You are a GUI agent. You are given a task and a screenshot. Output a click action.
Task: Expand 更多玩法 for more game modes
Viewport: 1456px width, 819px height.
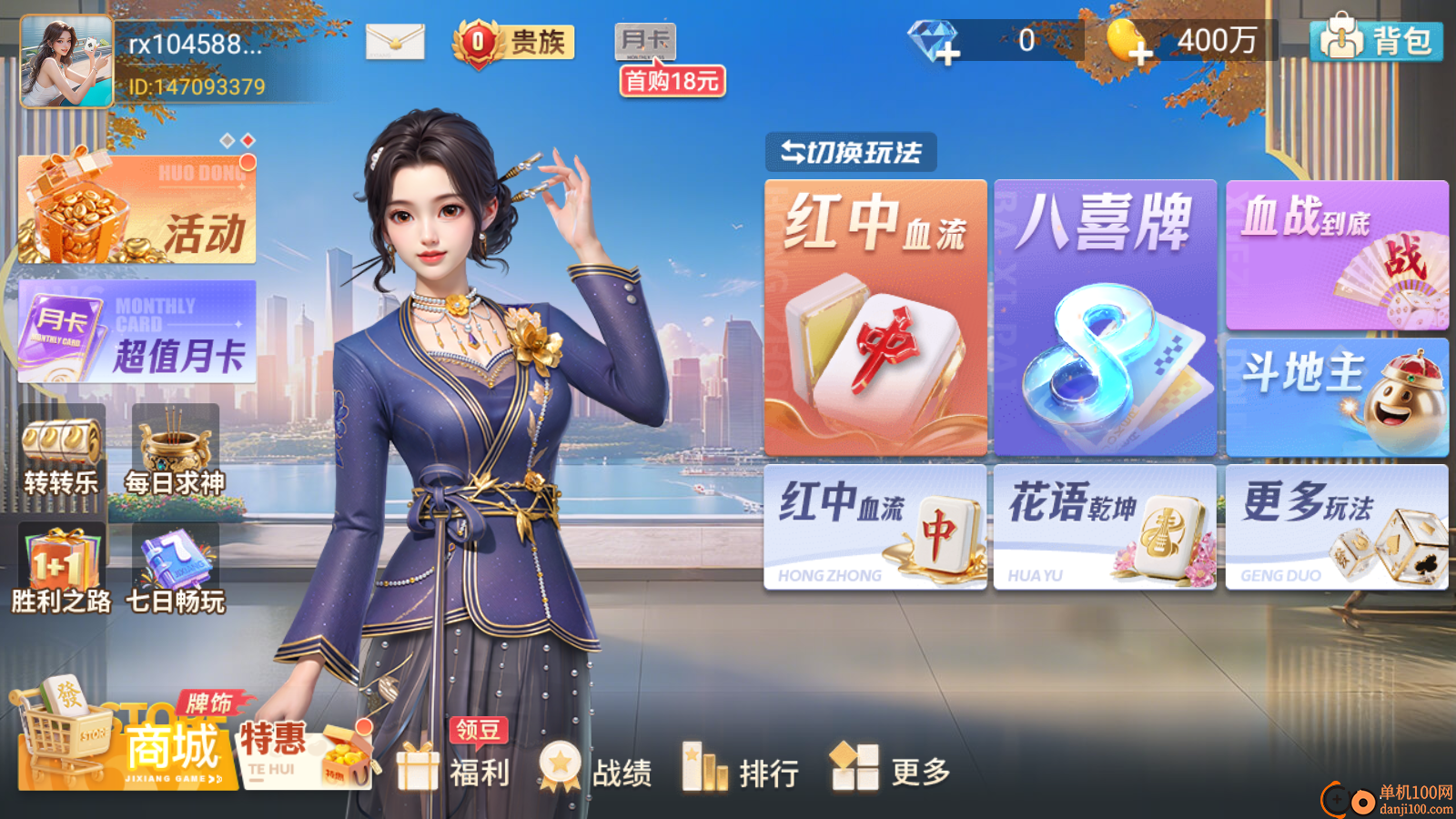click(1336, 528)
